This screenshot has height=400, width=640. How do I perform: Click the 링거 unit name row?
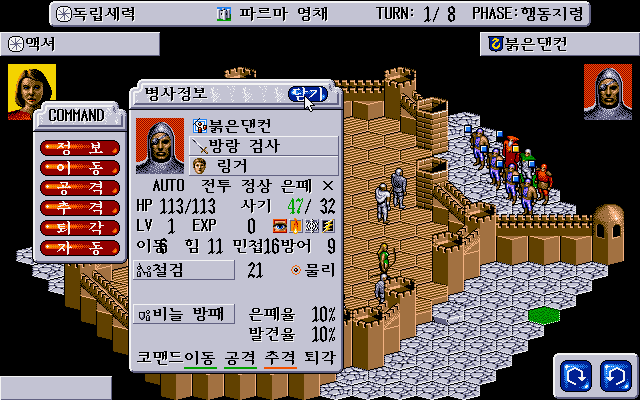pos(265,165)
